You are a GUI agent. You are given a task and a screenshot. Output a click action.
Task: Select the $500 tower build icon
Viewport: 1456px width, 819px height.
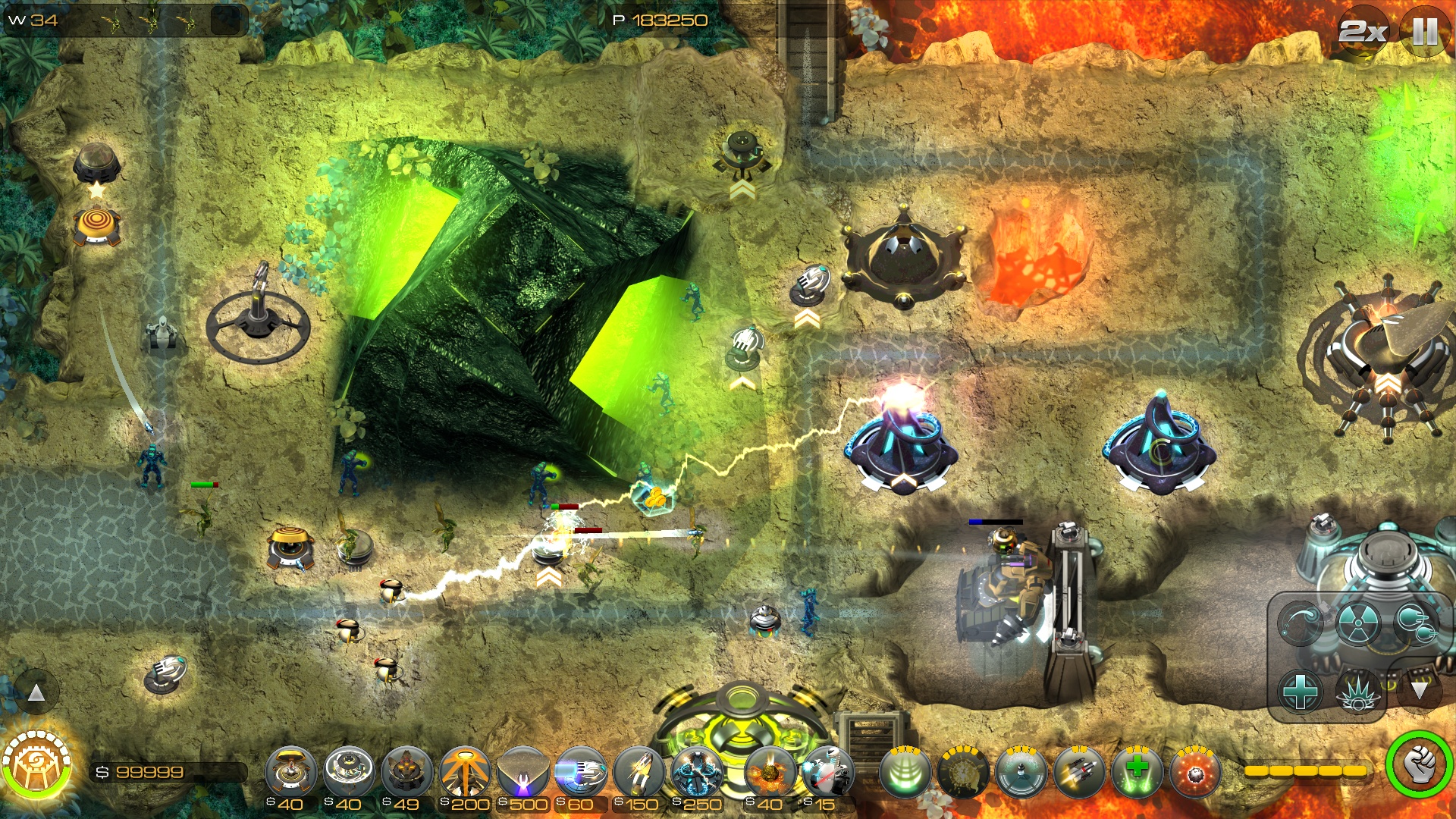tap(523, 773)
